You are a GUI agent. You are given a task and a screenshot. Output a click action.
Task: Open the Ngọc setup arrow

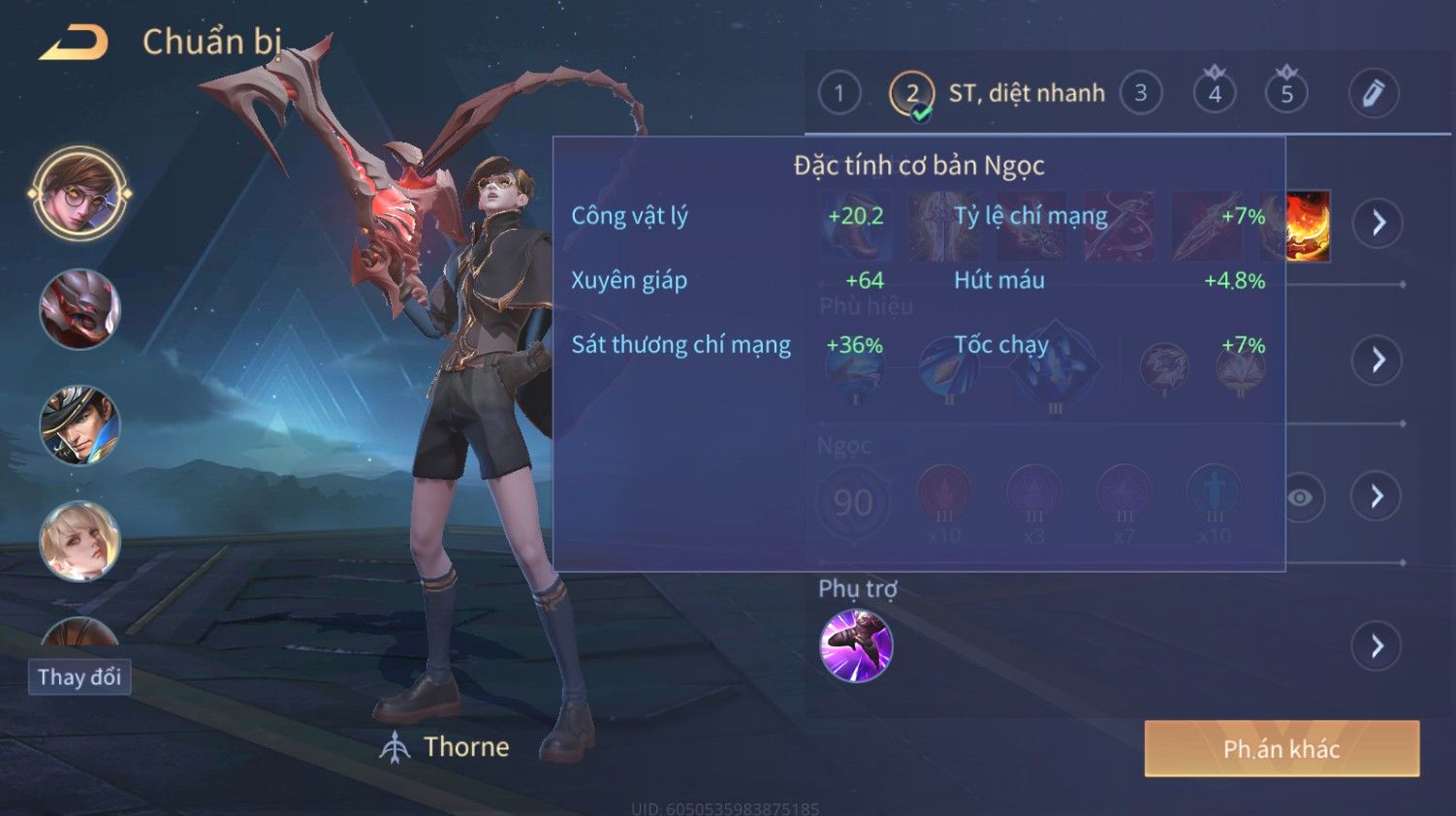[1377, 497]
